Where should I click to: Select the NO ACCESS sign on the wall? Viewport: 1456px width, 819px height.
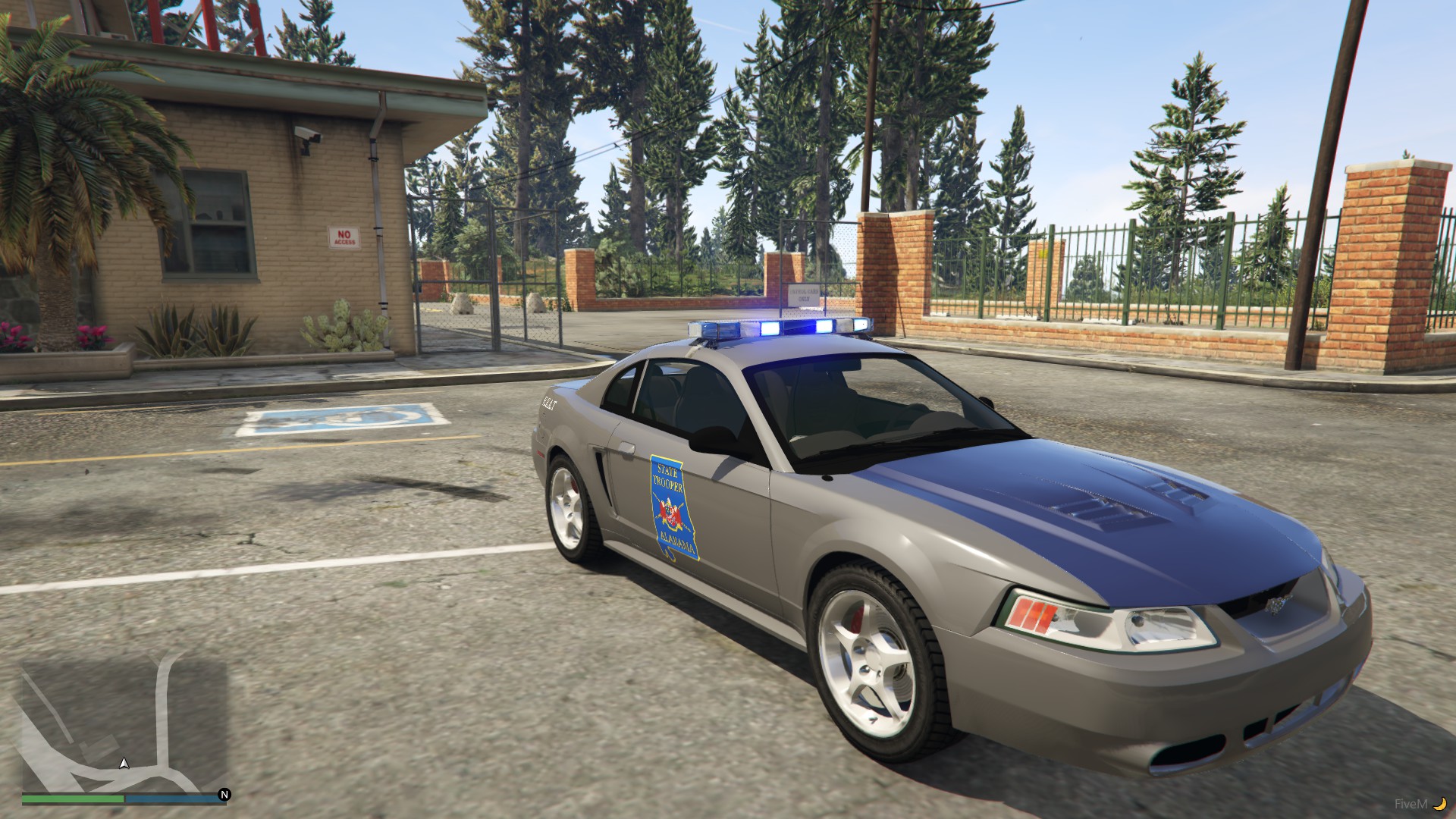343,237
